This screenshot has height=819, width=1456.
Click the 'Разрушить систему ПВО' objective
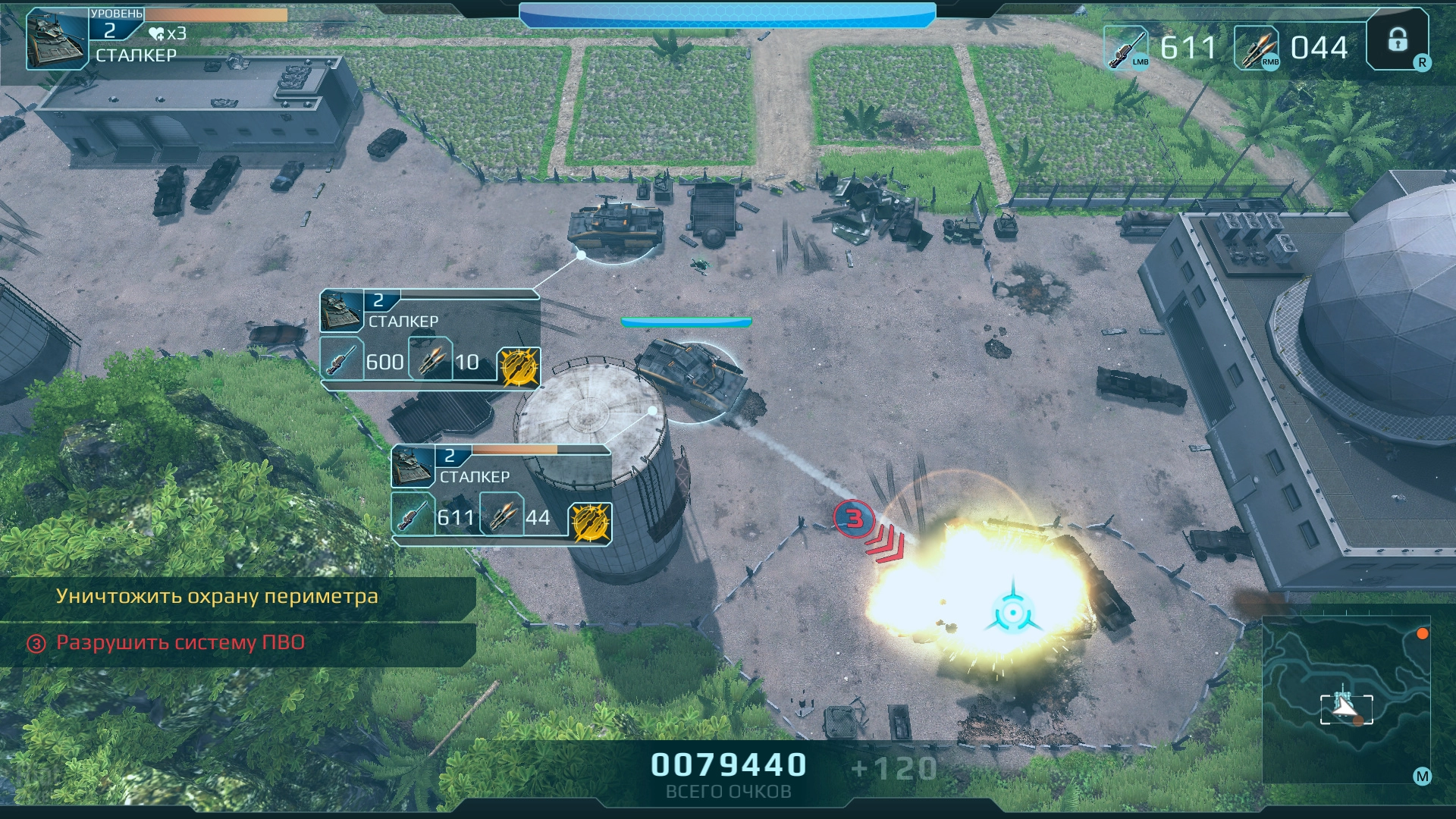(180, 643)
